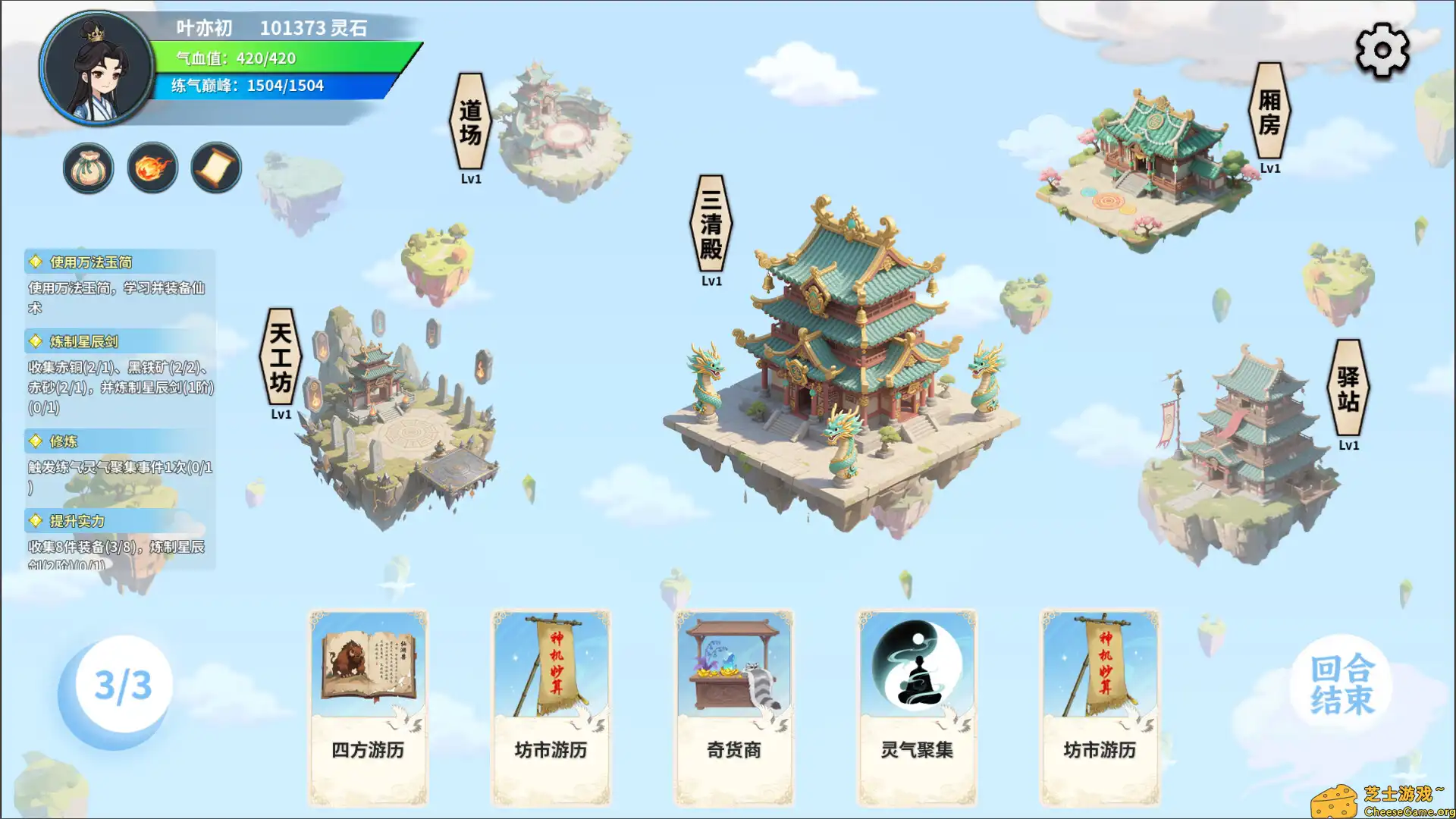Select the fireball skill icon
Viewport: 1456px width, 819px height.
point(151,168)
